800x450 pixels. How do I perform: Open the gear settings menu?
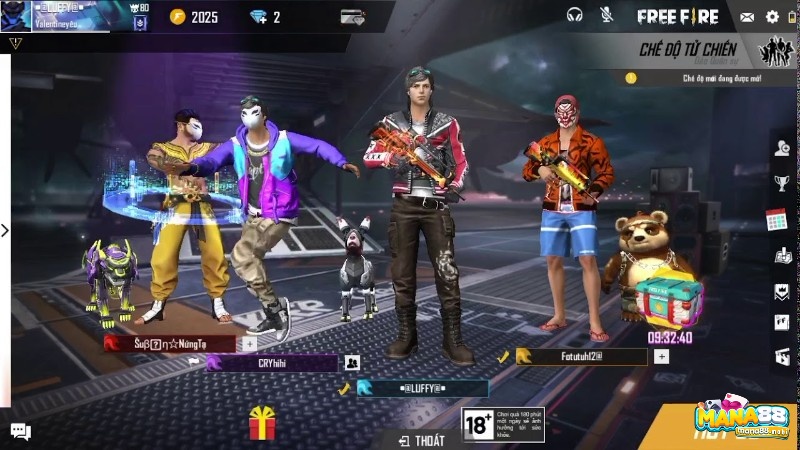tap(772, 17)
